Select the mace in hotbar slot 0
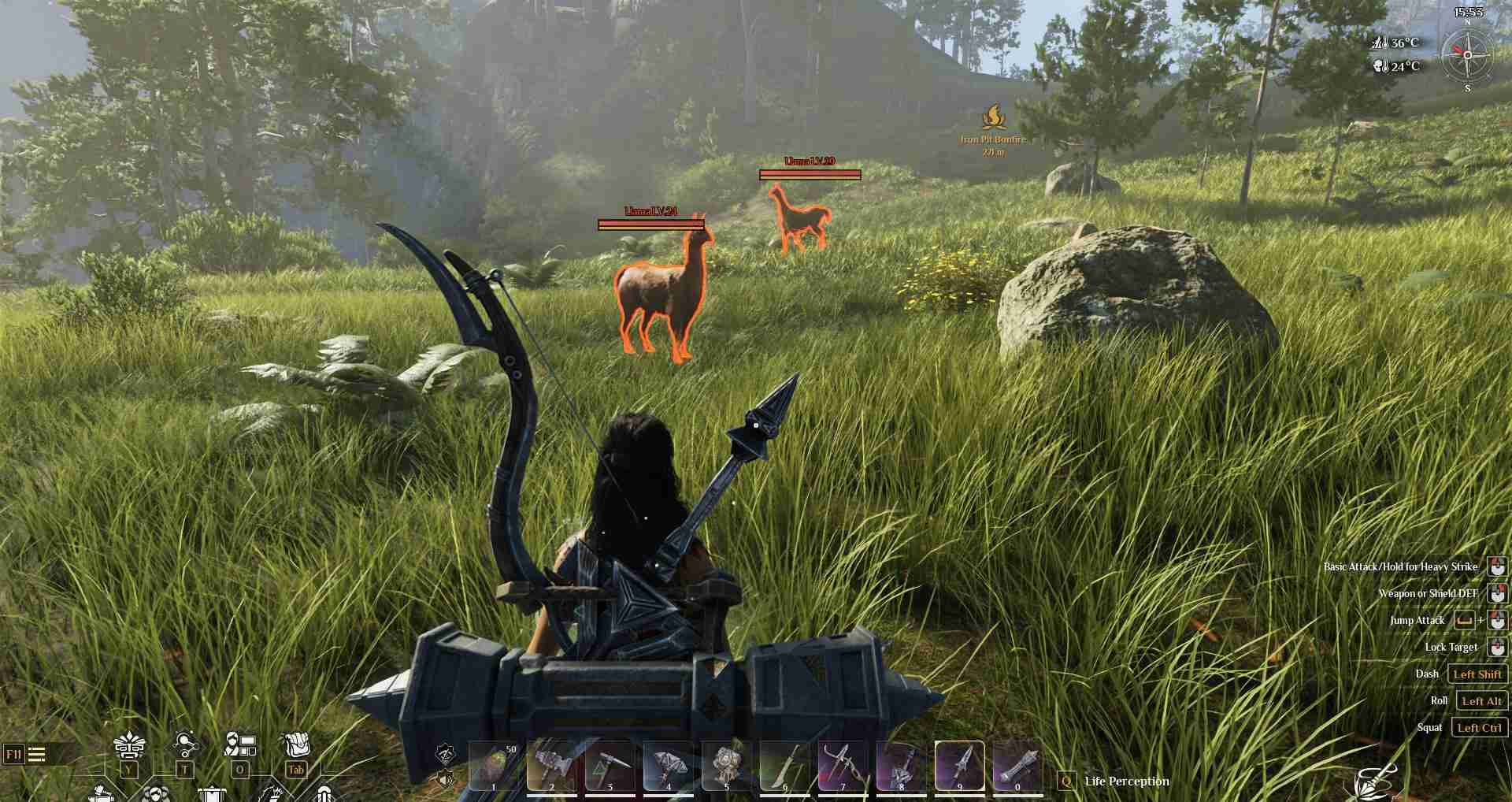The image size is (1512, 802). pyautogui.click(x=1017, y=765)
